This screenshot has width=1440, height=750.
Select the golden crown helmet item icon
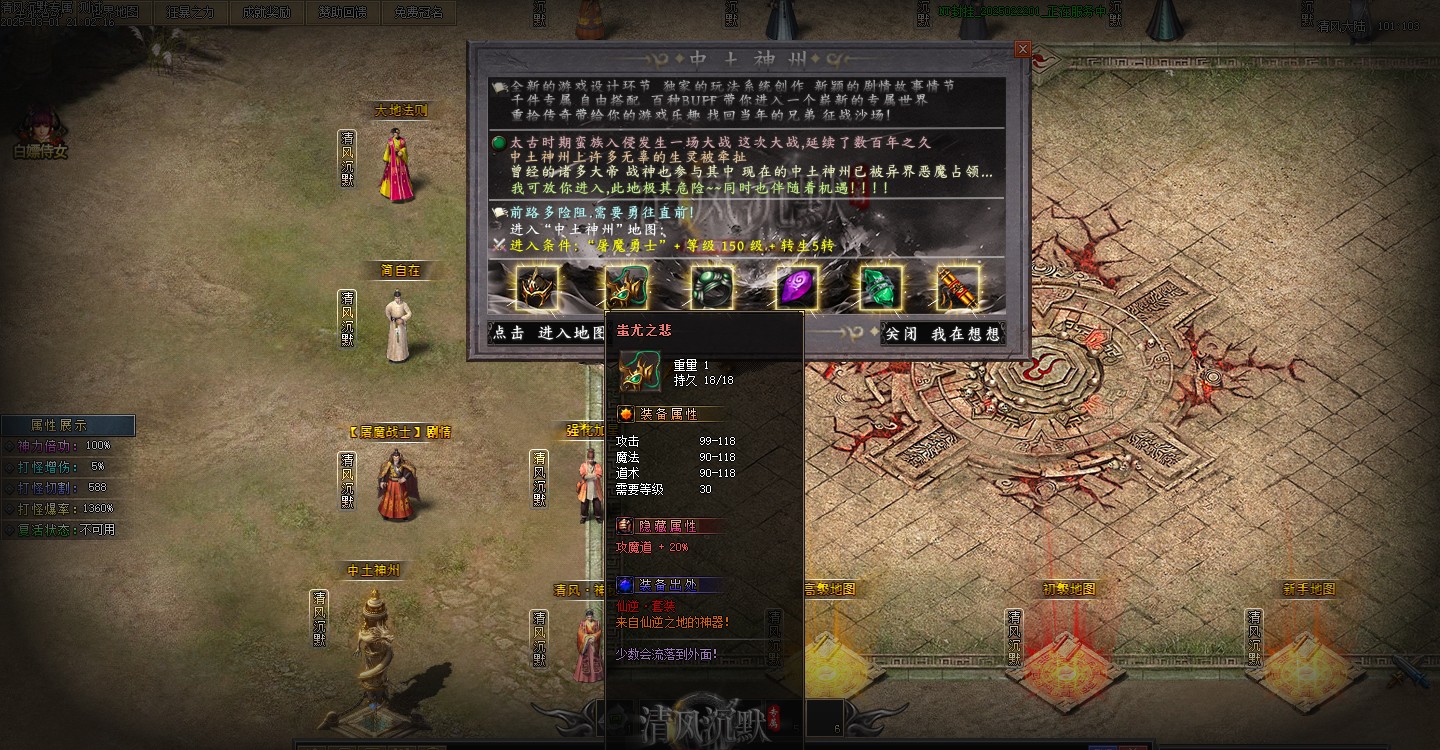coord(535,288)
